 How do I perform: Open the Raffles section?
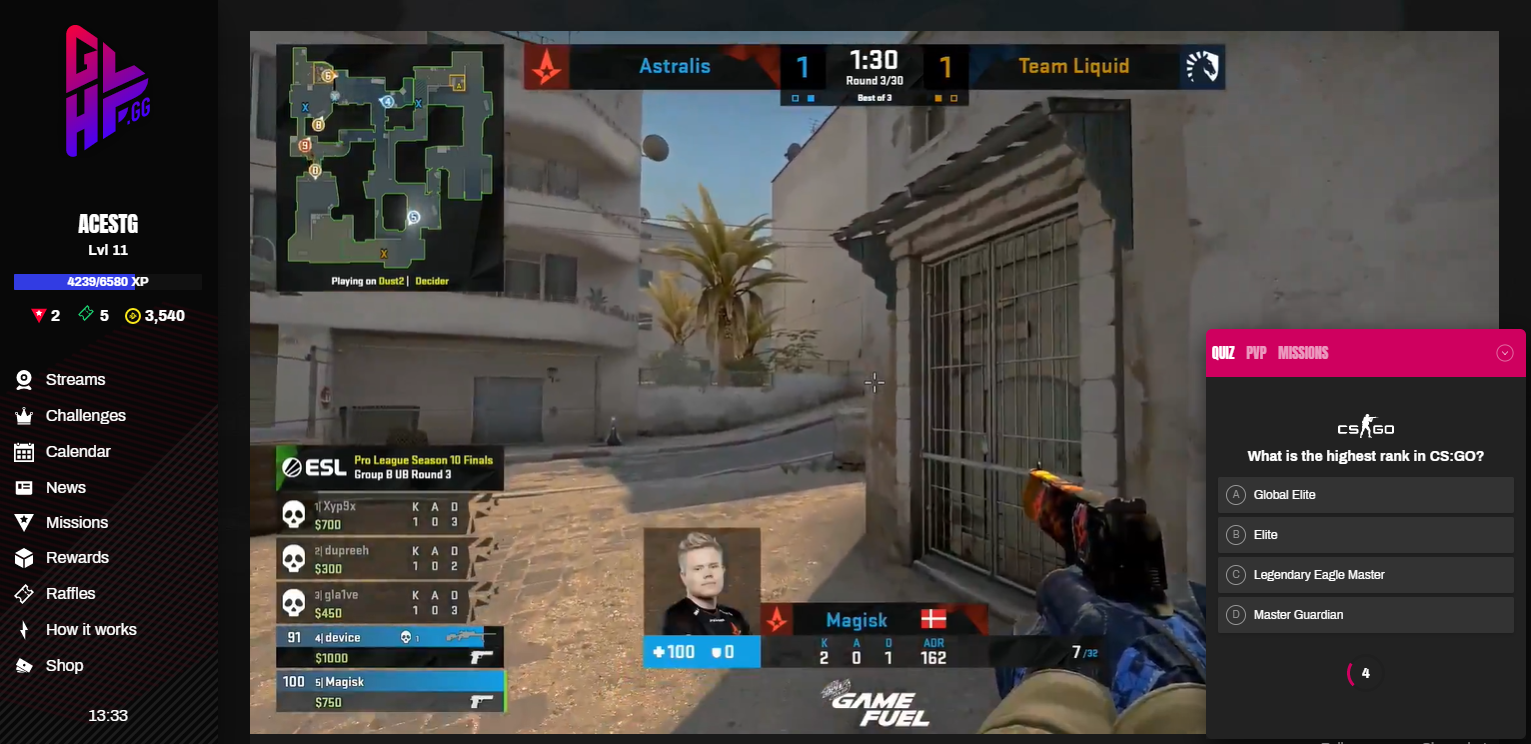(70, 594)
